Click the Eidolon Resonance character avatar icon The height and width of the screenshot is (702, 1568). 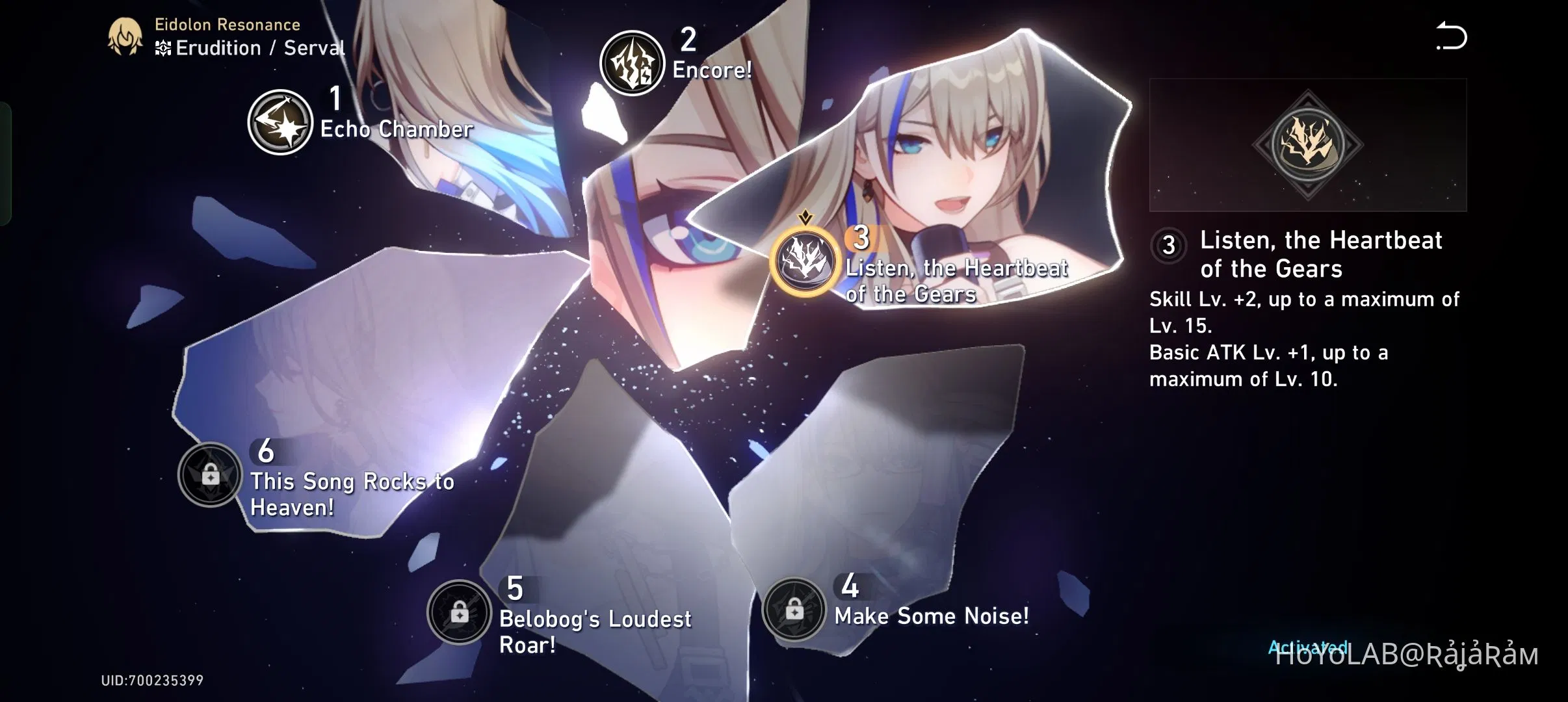point(125,36)
